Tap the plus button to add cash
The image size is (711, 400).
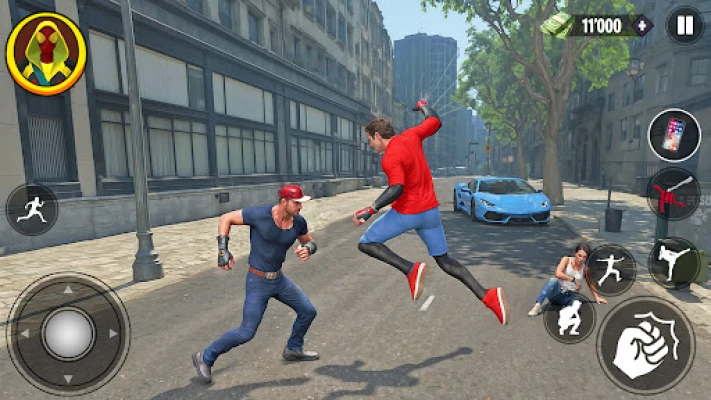(641, 26)
